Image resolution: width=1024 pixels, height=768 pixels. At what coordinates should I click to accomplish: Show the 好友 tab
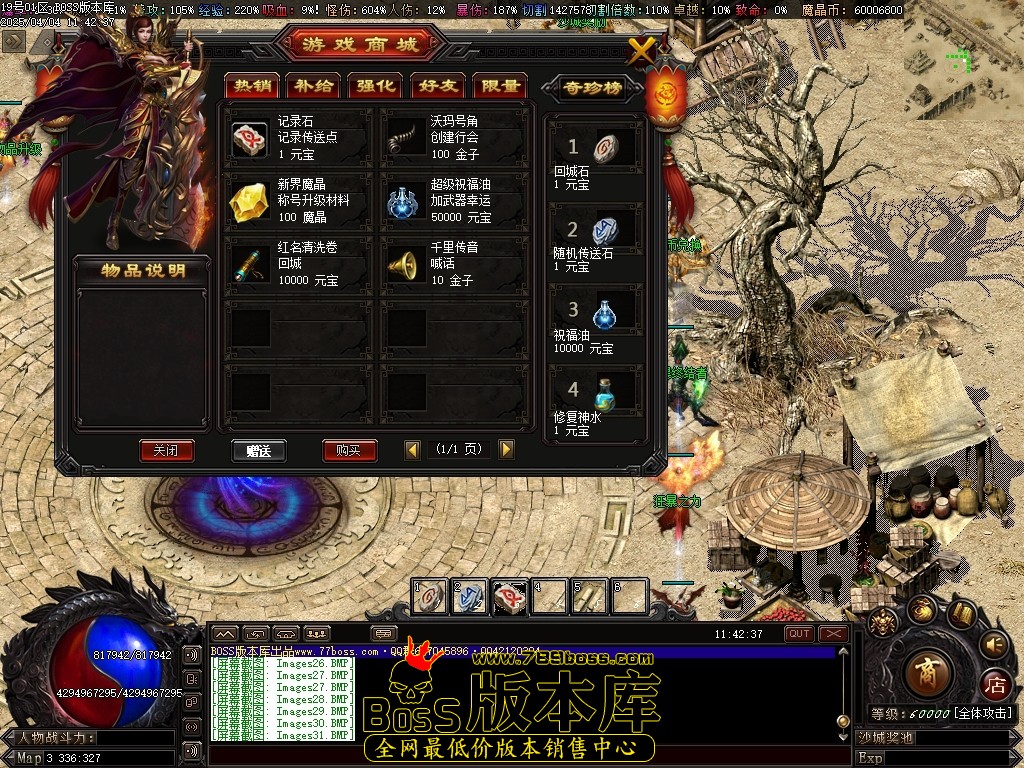click(437, 86)
